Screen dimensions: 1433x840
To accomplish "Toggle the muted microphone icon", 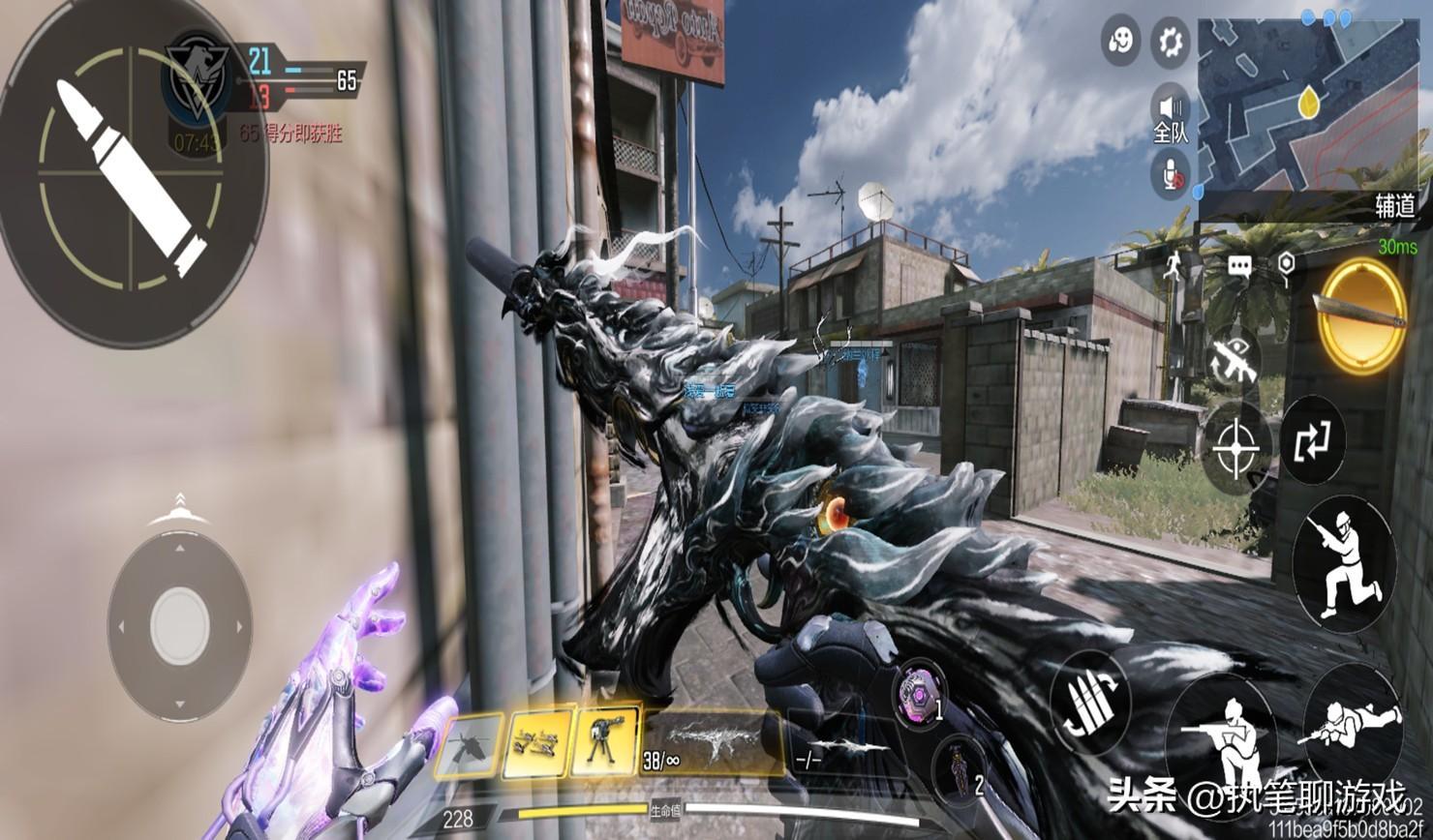I will coord(1171,176).
